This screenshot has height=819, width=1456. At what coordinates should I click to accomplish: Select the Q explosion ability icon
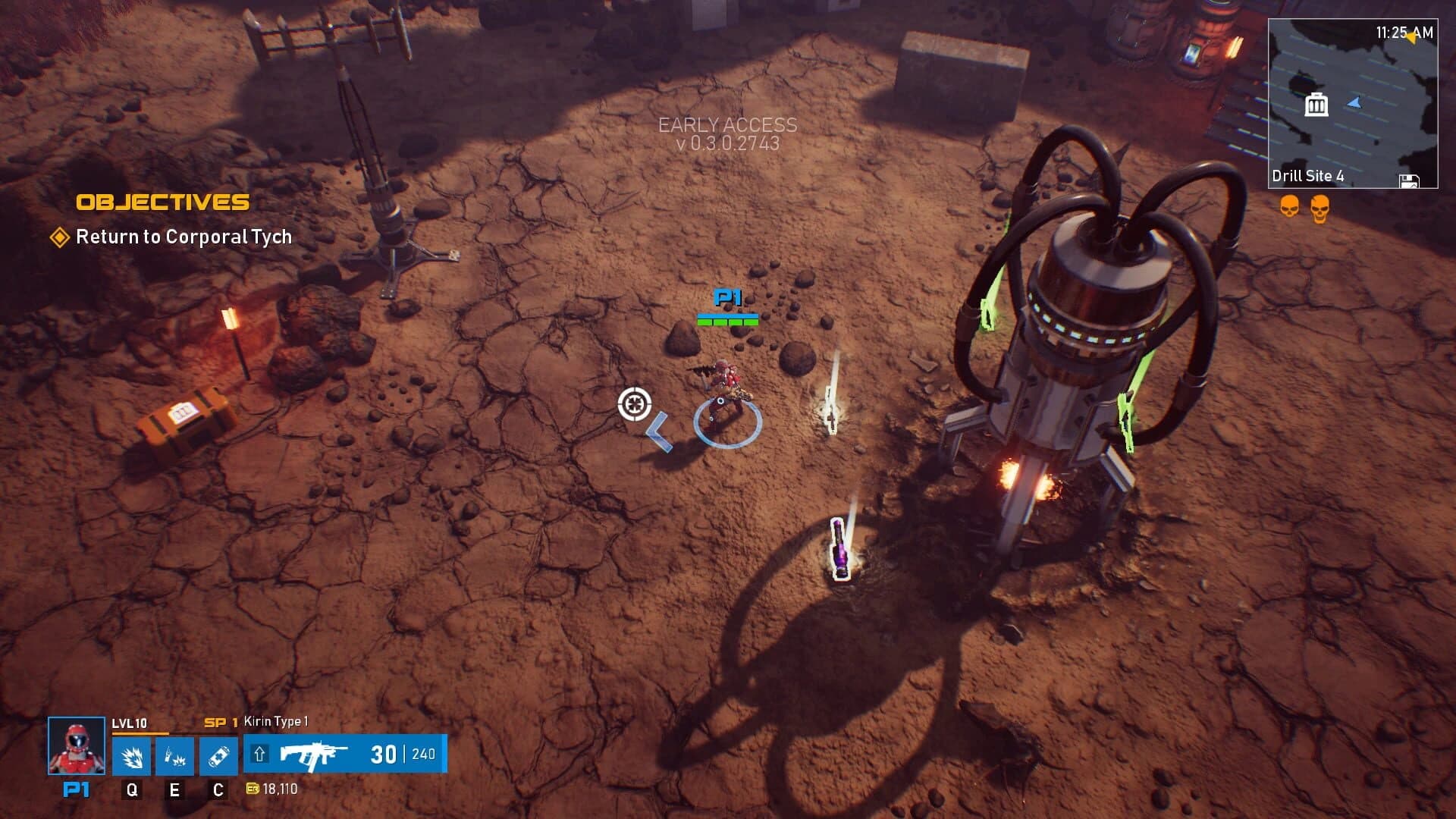[x=132, y=755]
